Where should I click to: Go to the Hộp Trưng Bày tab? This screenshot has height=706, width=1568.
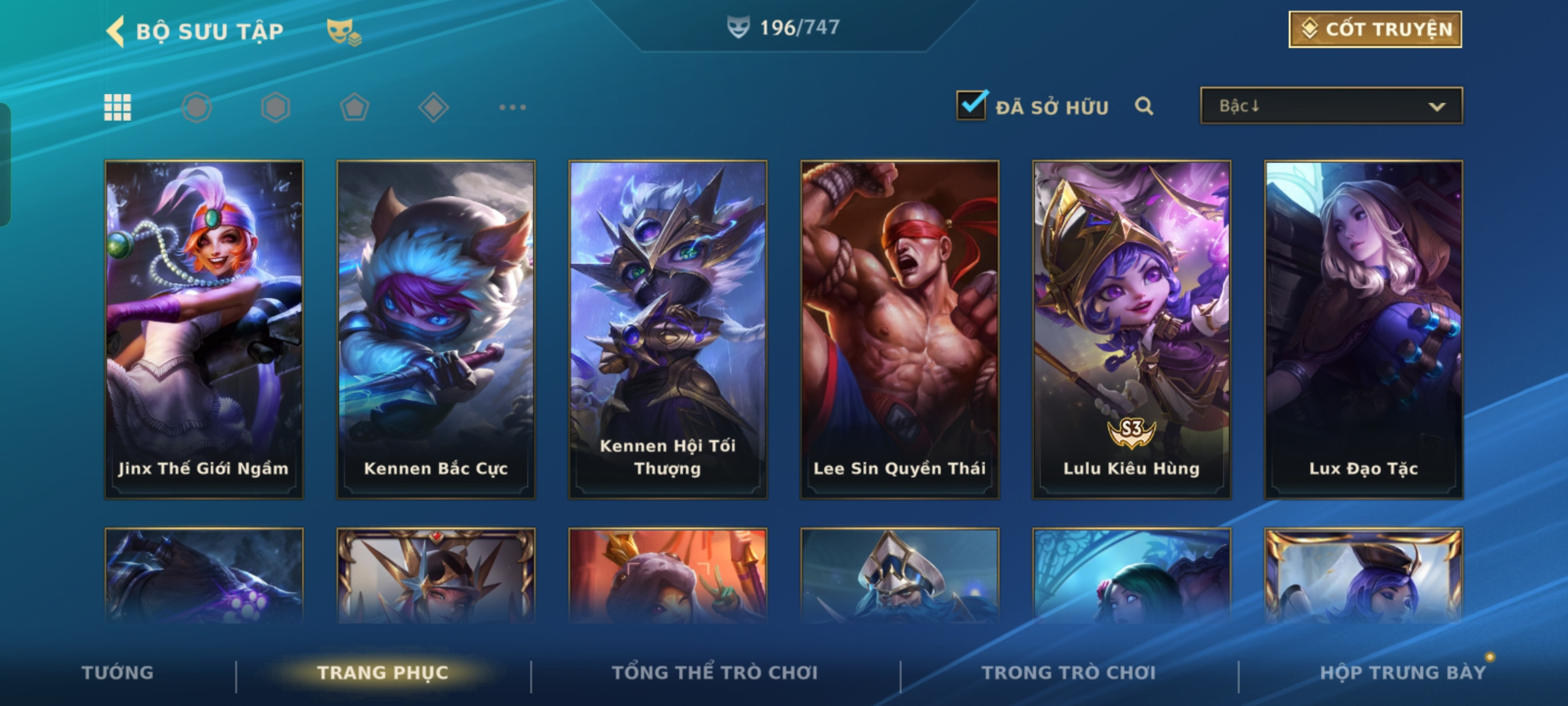pyautogui.click(x=1403, y=673)
